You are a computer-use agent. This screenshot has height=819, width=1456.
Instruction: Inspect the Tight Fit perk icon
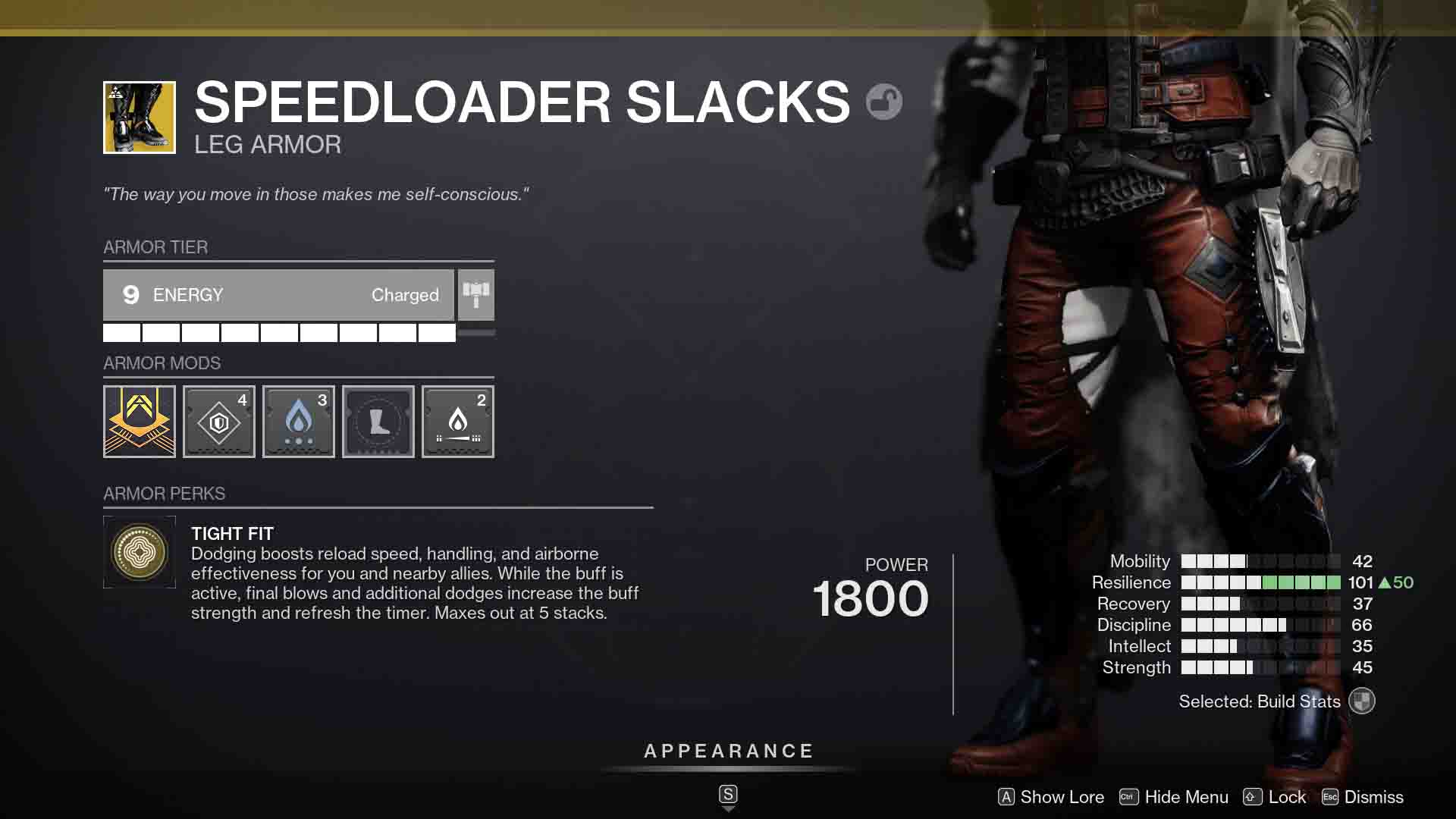(140, 551)
